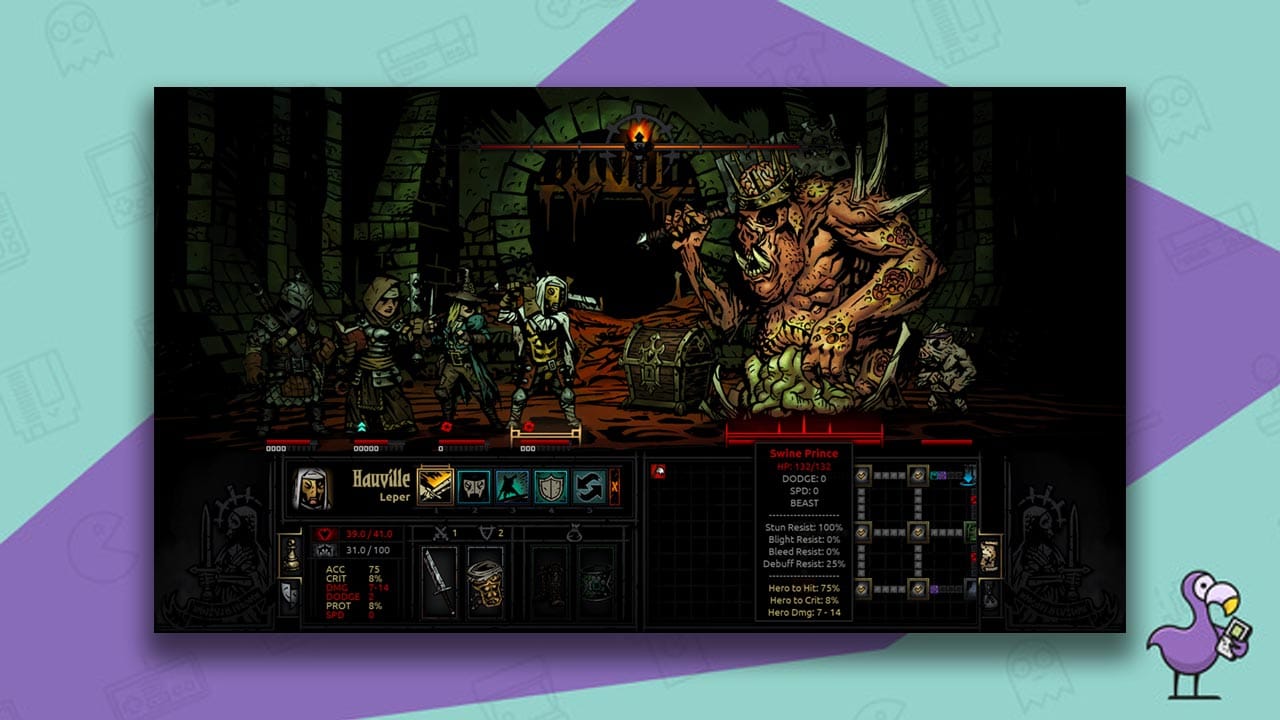Open the theater masks side panel tab
This screenshot has width=1280, height=720.
[288, 593]
